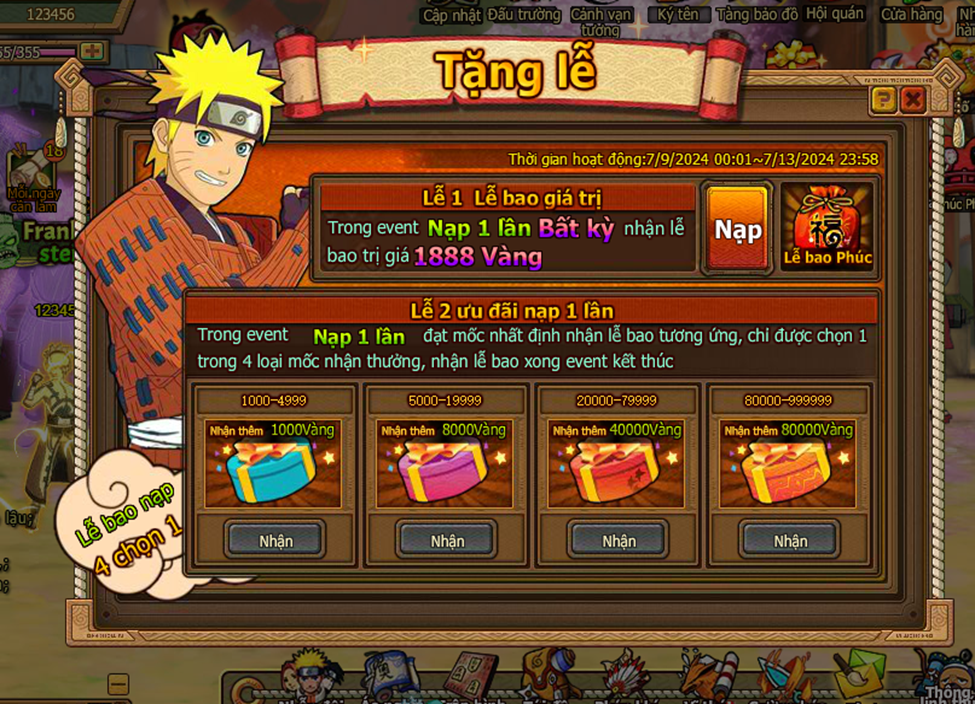
Task: Click the plus button beside the 355/355 bar
Action: coord(92,50)
